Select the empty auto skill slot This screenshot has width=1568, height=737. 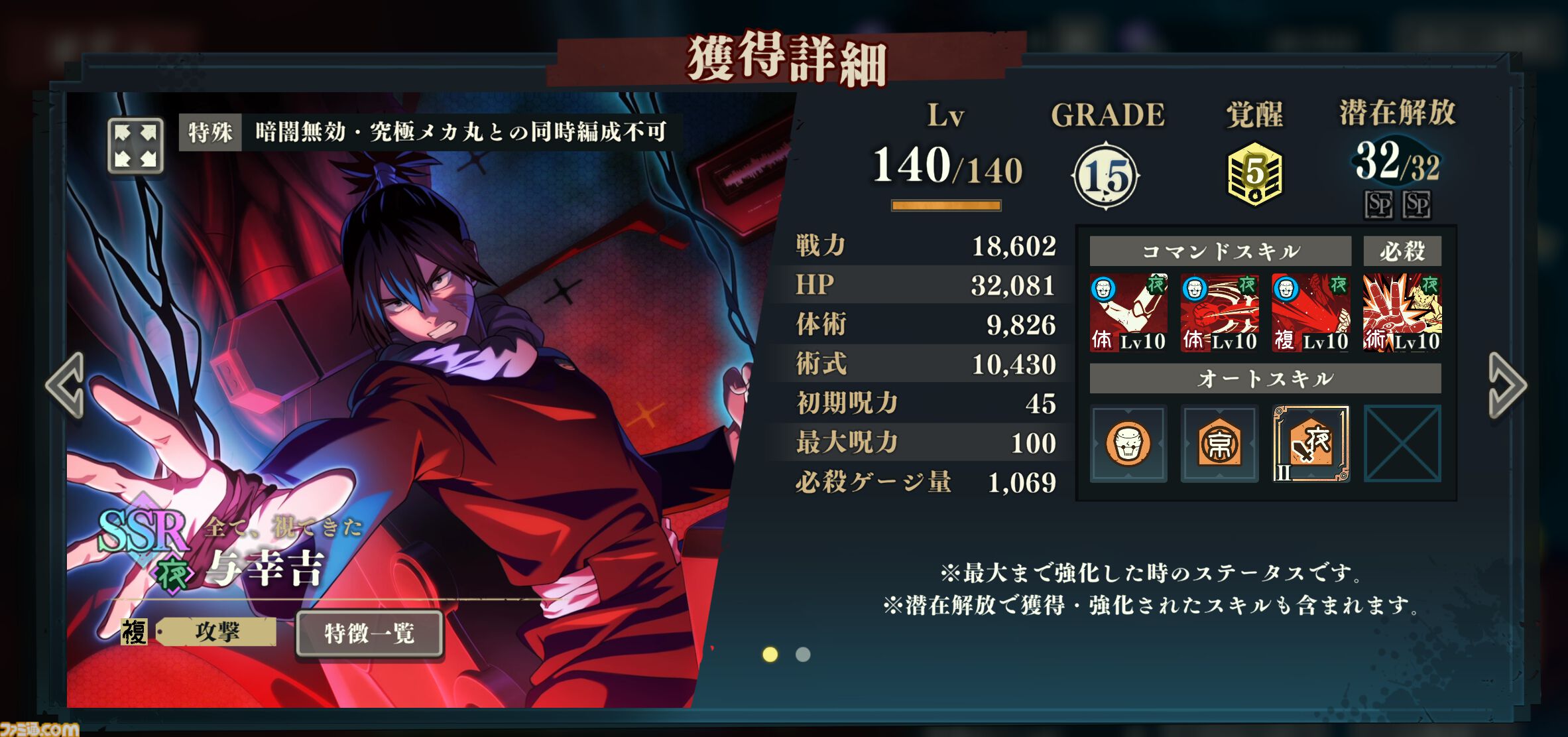[x=1402, y=443]
